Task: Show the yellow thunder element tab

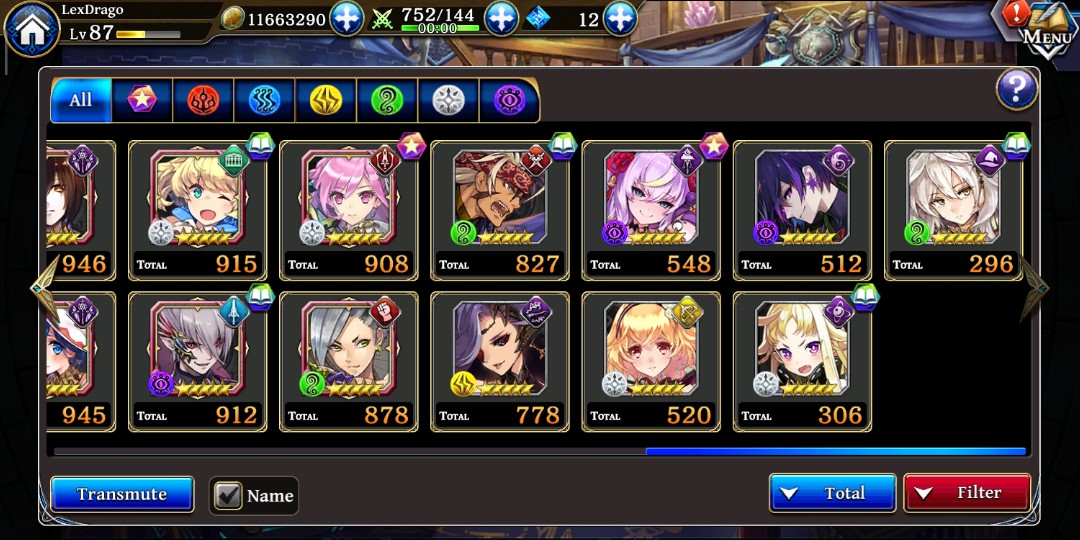Action: 326,100
